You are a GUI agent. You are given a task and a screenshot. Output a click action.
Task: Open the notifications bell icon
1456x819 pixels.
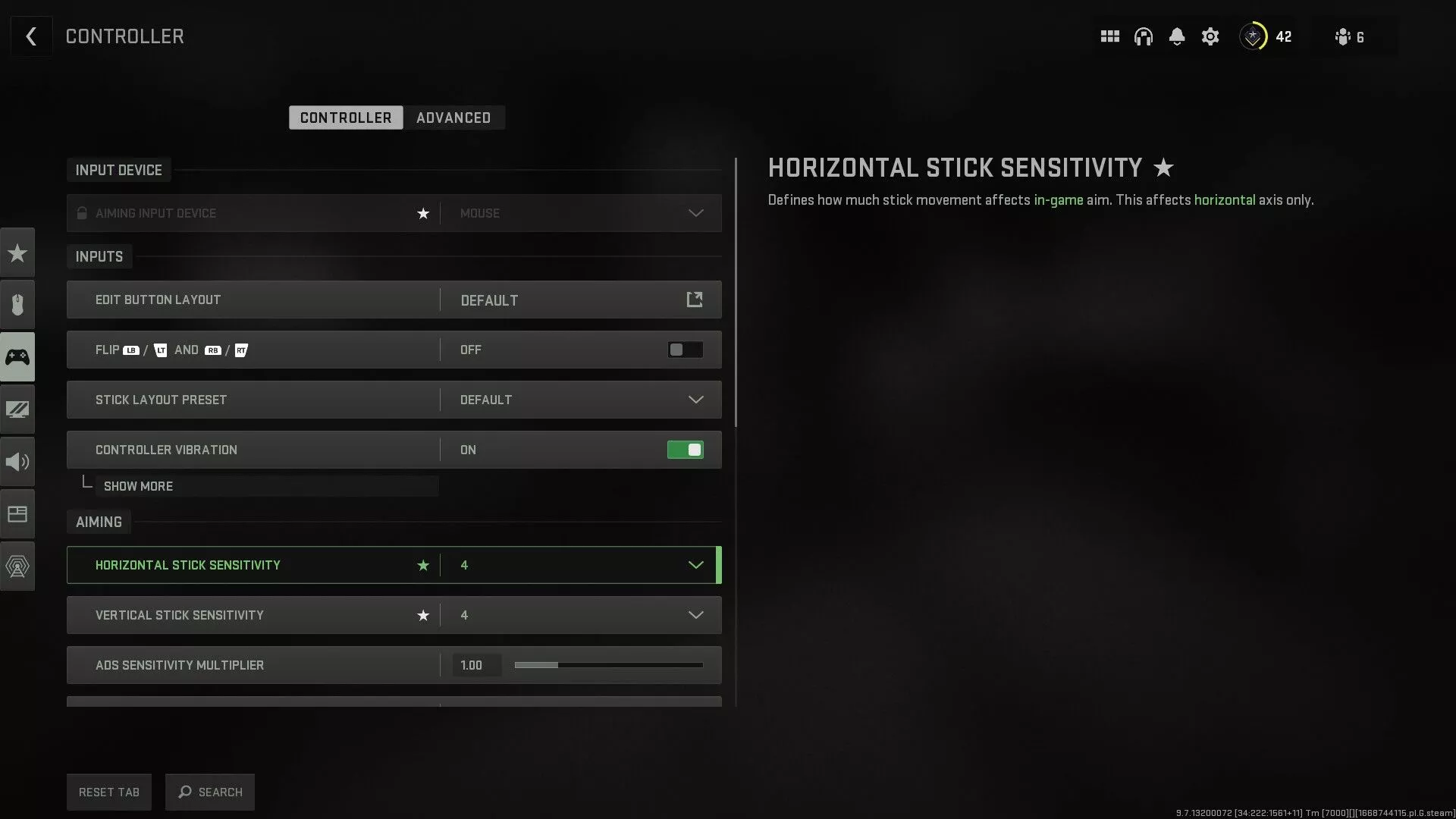pyautogui.click(x=1177, y=36)
